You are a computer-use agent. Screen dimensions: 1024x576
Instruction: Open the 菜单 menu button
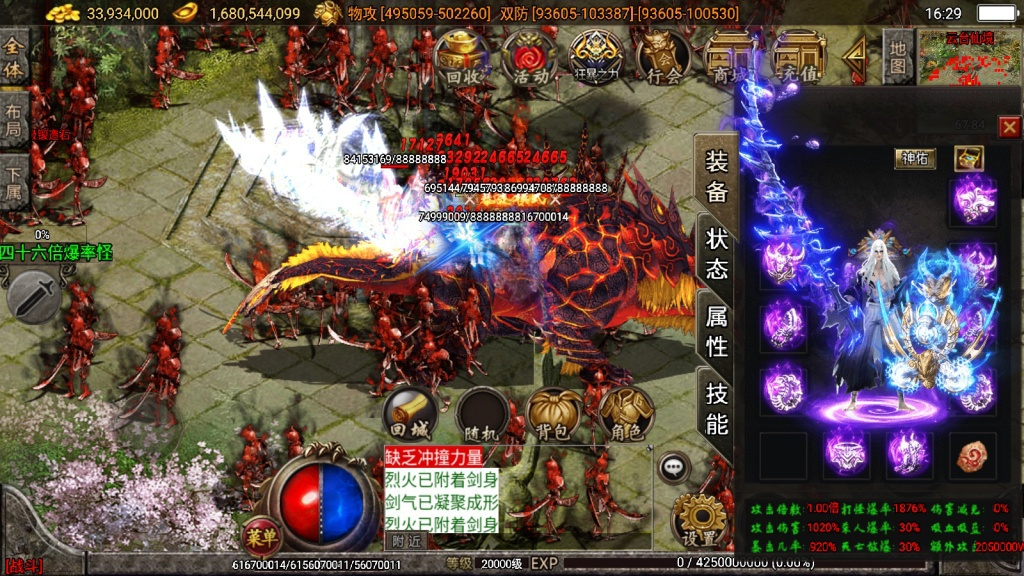pos(260,535)
